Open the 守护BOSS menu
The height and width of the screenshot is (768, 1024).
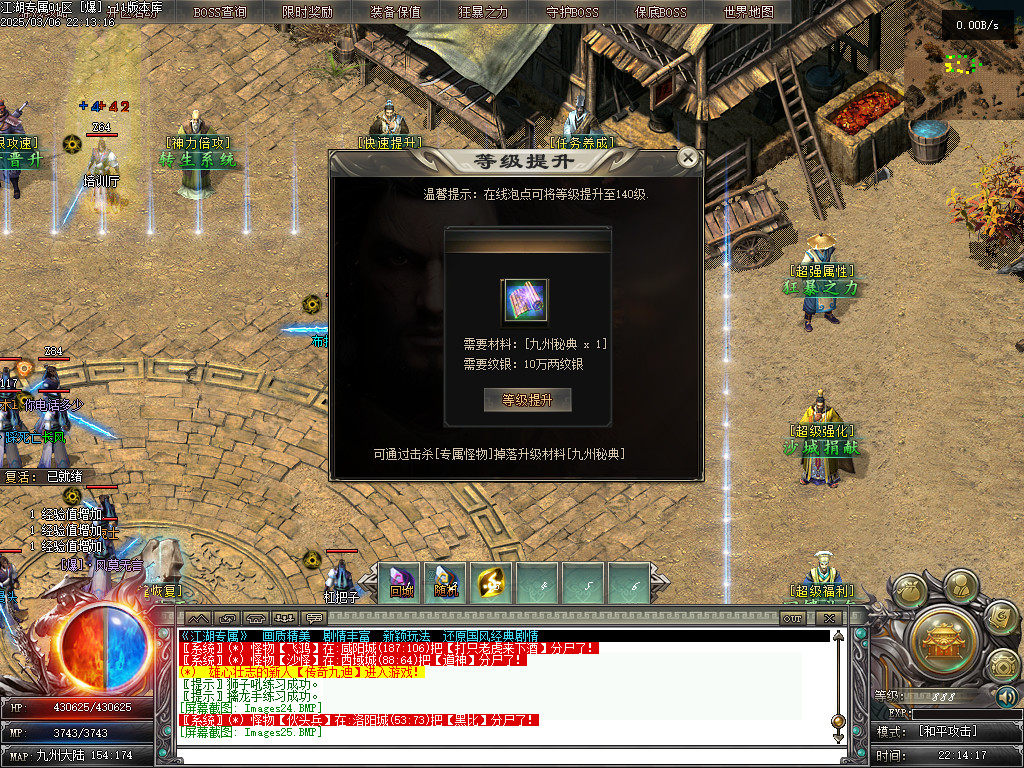572,13
